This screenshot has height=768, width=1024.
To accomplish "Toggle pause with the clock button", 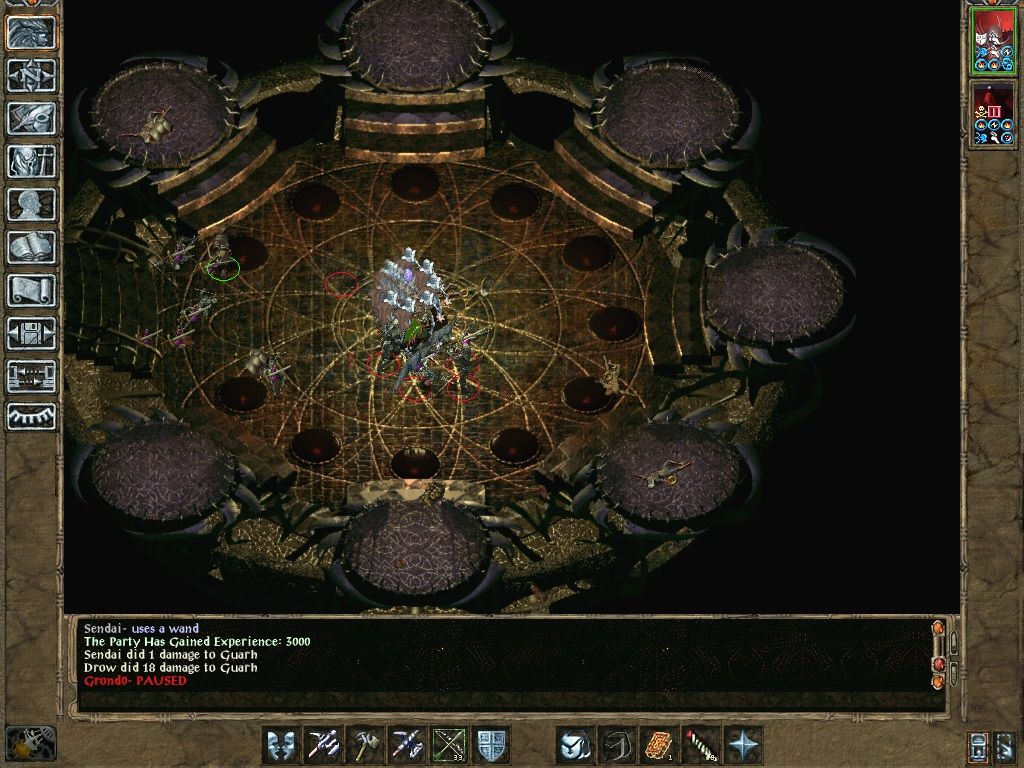I will click(30, 743).
